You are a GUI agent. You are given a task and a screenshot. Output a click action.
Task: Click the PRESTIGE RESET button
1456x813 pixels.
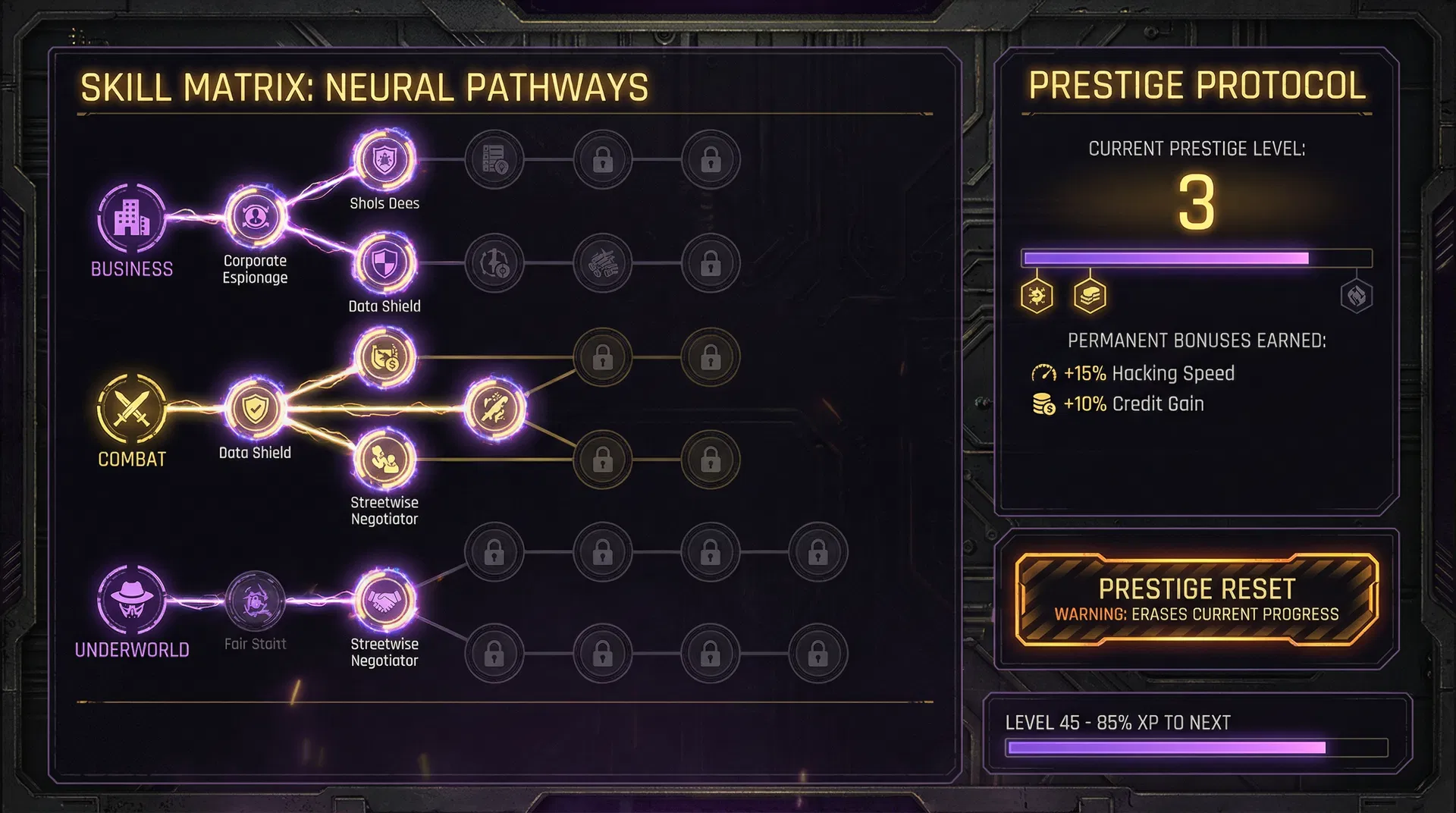pos(1197,599)
